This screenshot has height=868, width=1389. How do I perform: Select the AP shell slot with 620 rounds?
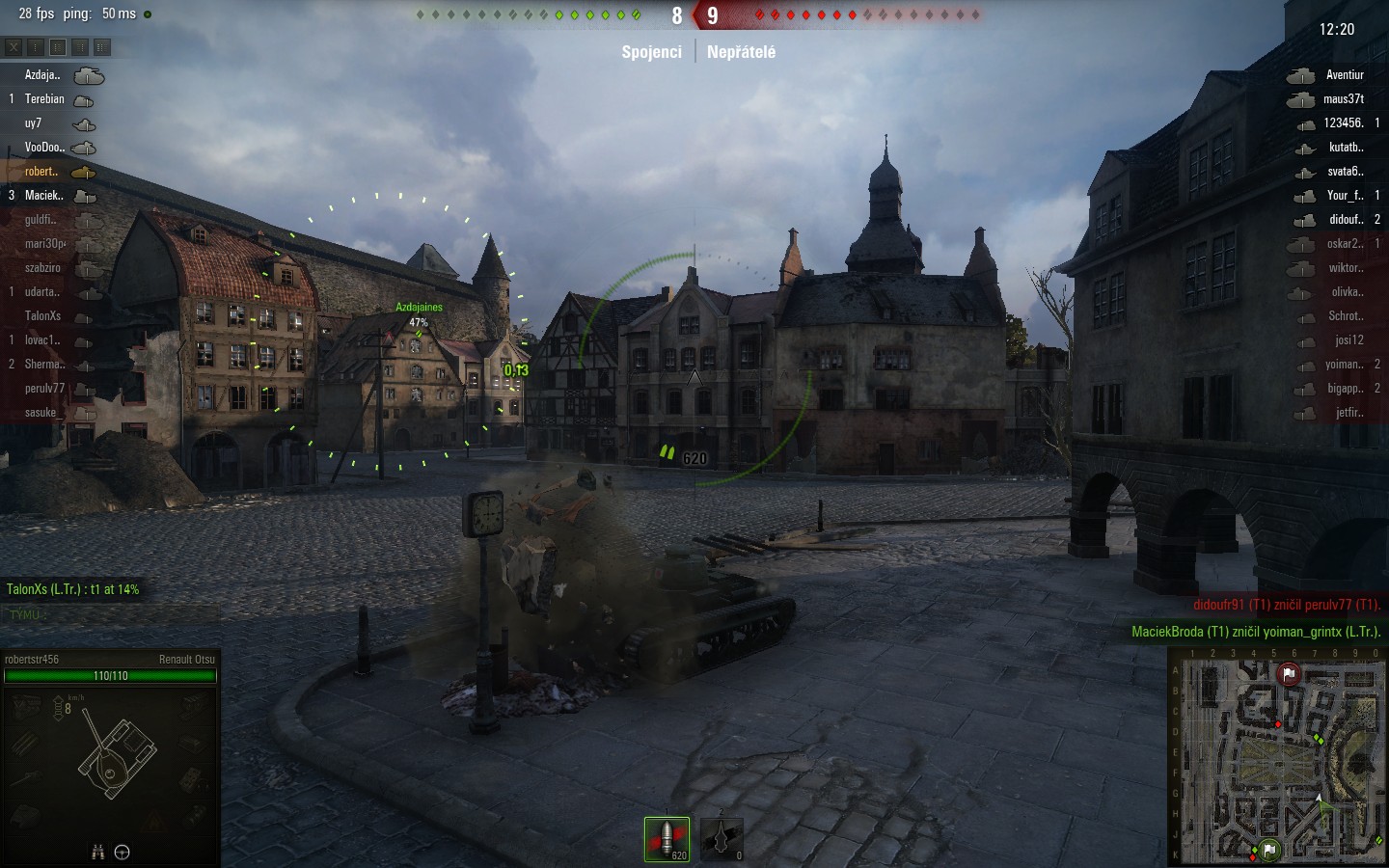click(x=667, y=838)
